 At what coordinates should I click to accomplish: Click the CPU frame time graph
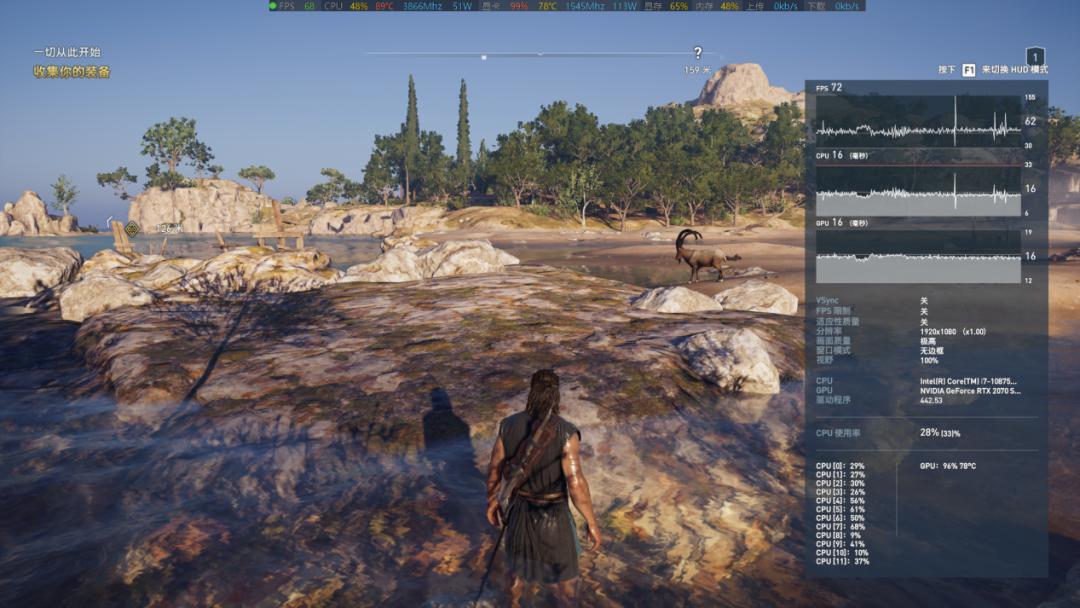[918, 190]
